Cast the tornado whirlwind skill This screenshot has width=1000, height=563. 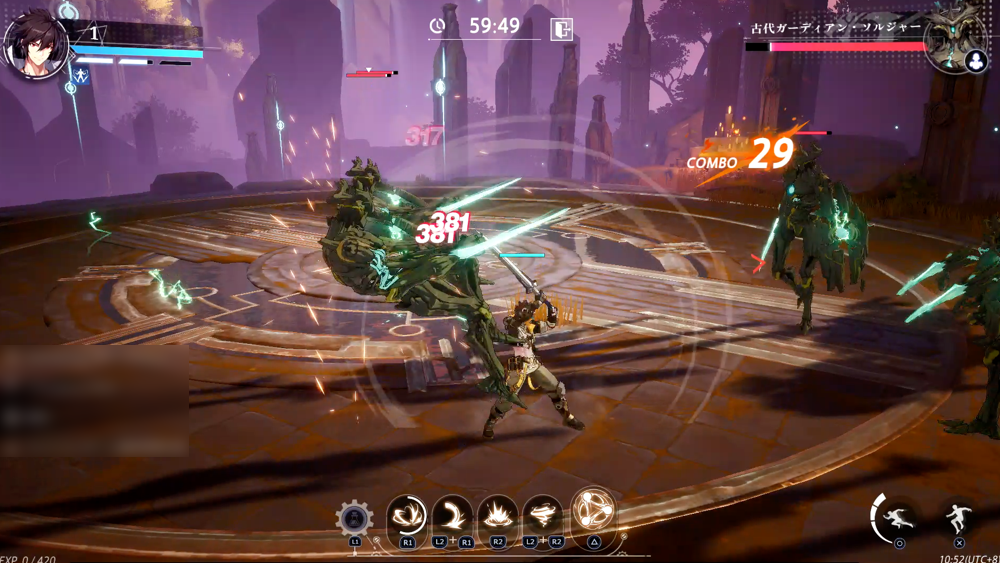(543, 516)
